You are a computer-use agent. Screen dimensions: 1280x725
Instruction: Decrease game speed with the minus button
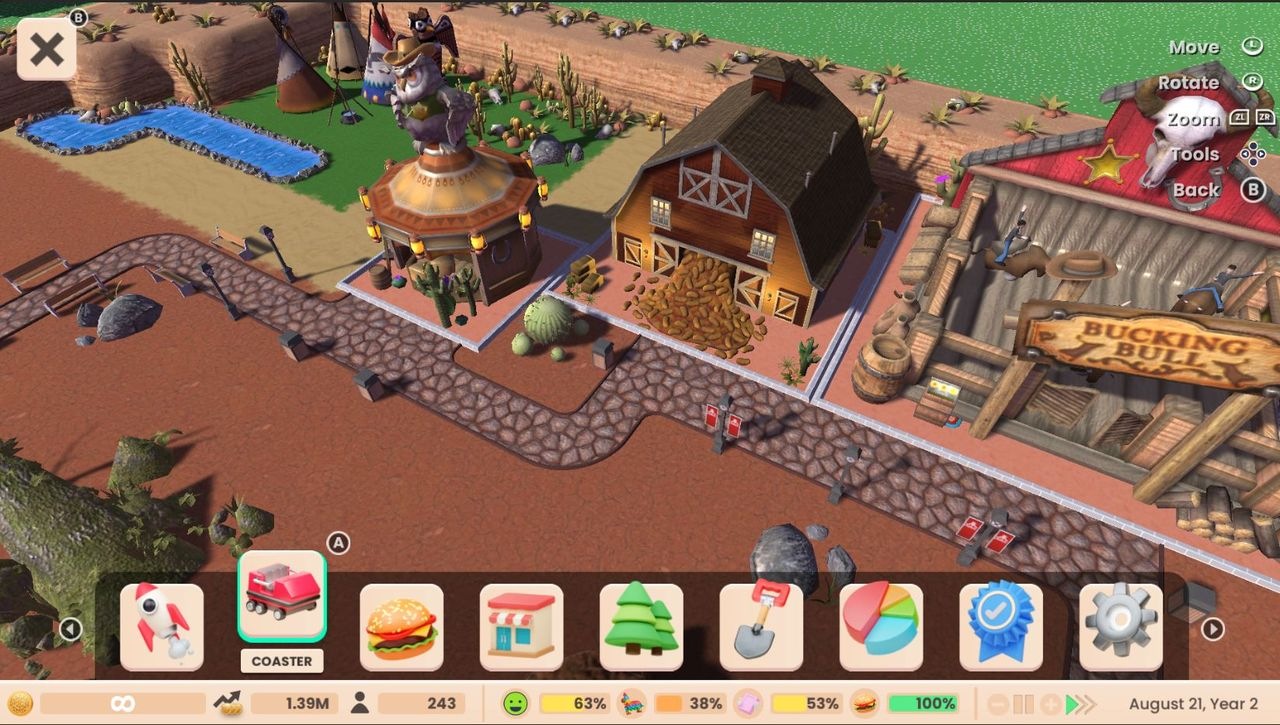[998, 704]
